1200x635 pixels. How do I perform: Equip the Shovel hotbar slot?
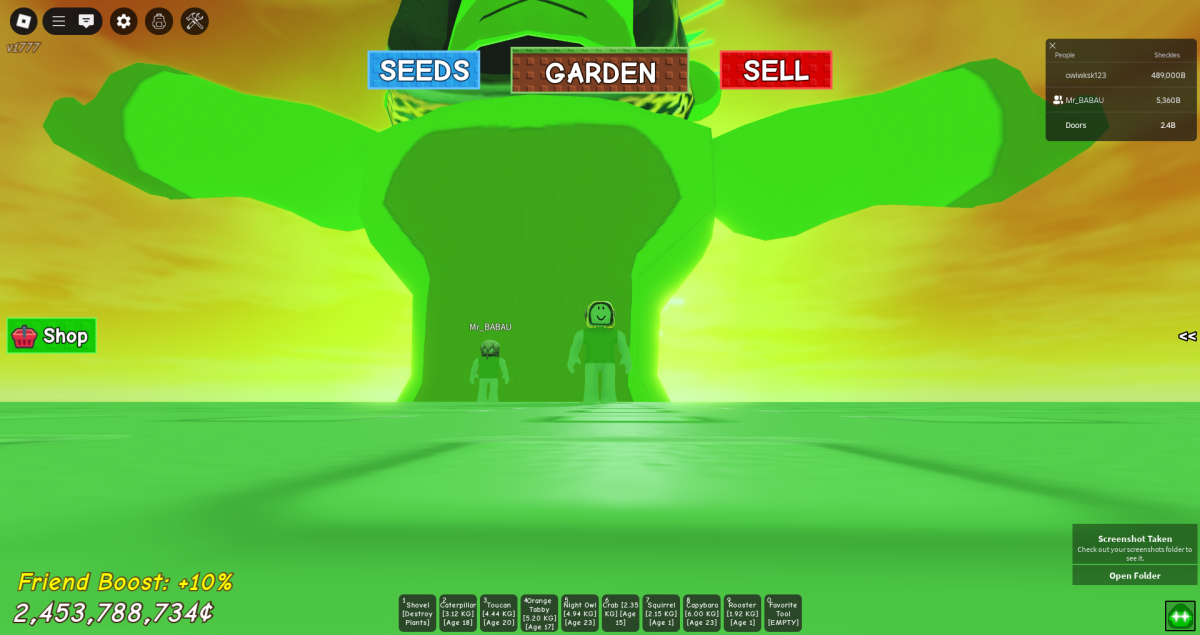pos(418,613)
